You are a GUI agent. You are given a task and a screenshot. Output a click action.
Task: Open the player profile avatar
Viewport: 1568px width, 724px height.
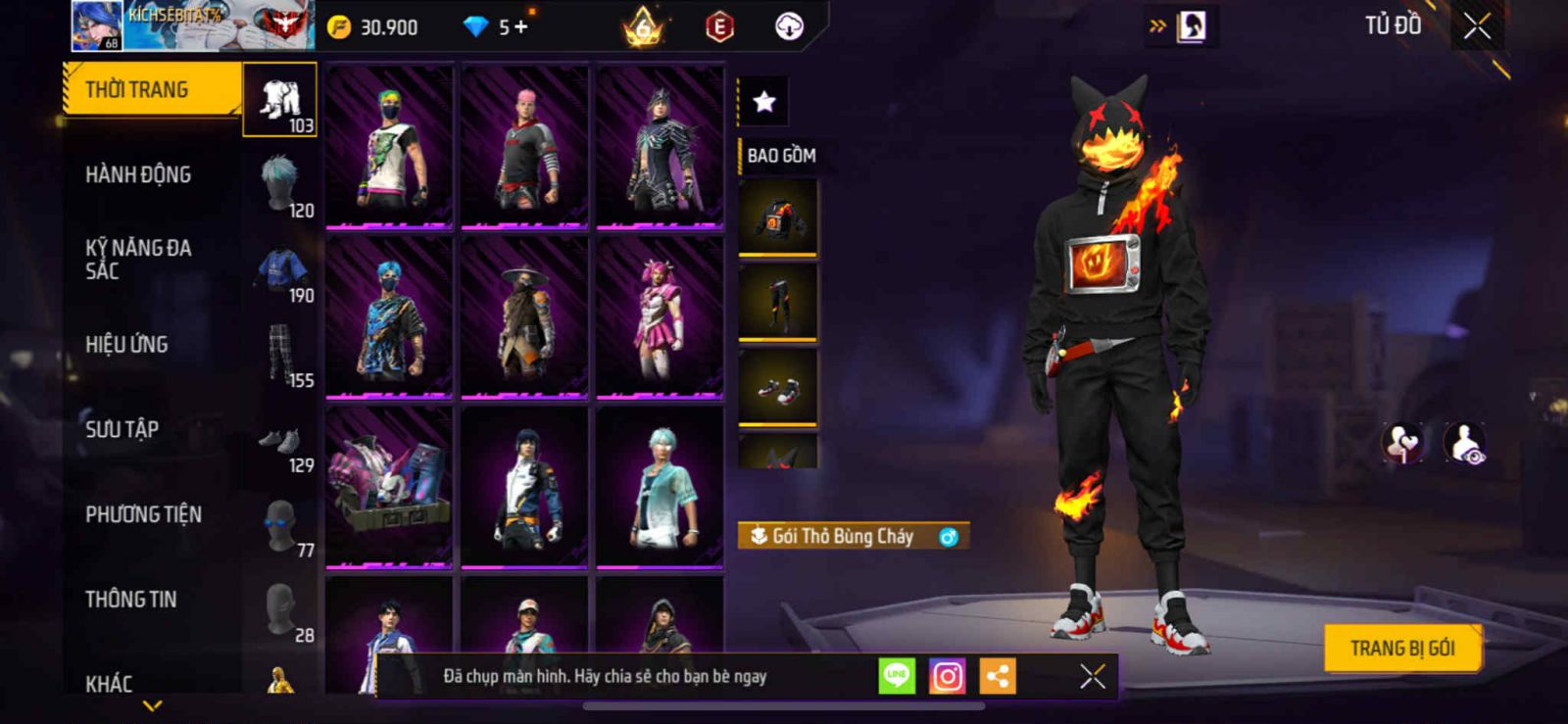coord(96,25)
